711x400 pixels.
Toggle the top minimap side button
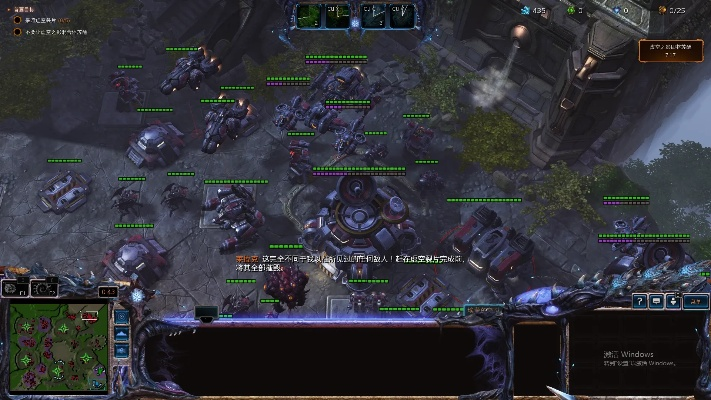(x=121, y=316)
